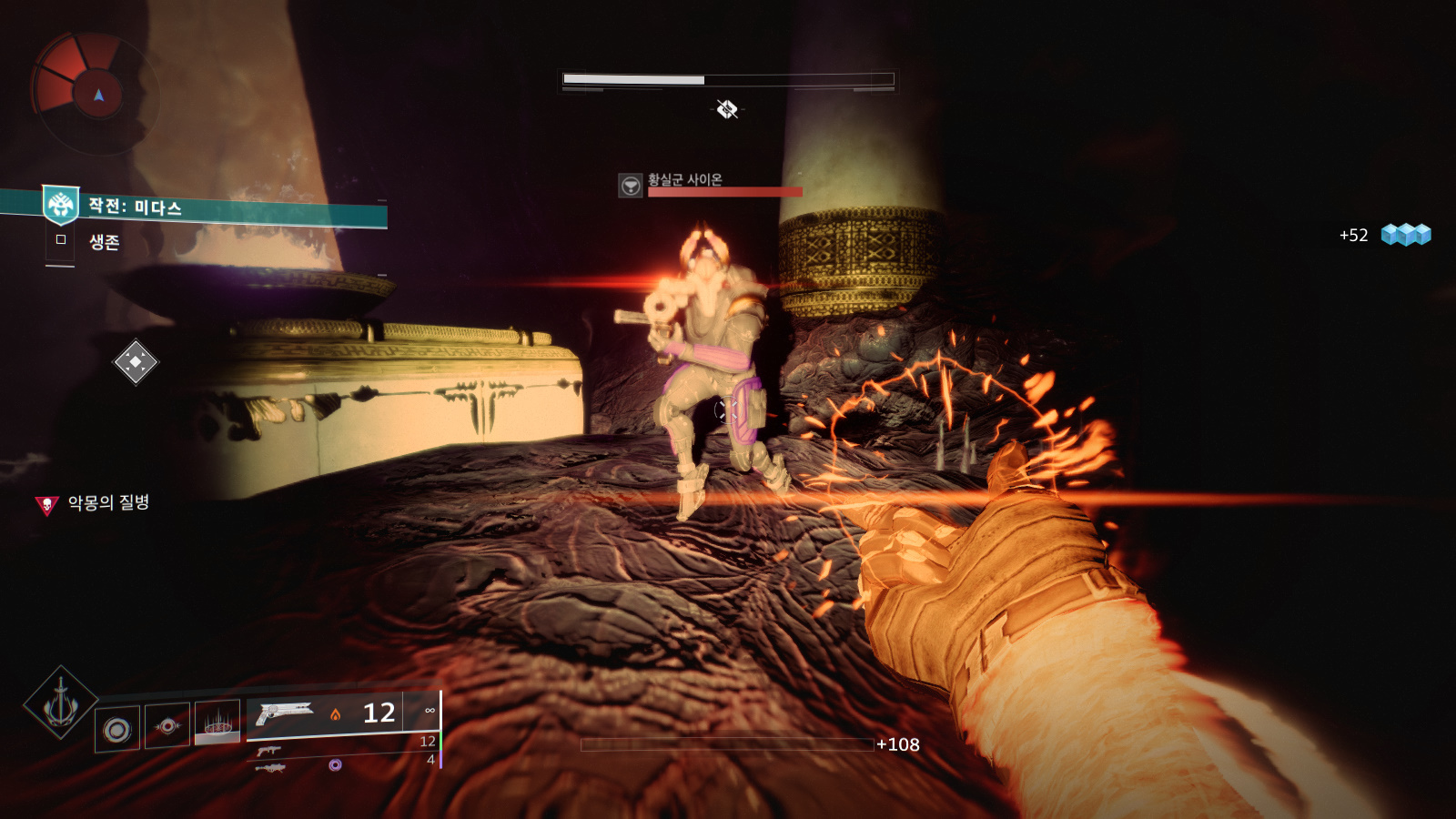1456x819 pixels.
Task: Switch to the secondary weapon slot
Action: point(268,751)
